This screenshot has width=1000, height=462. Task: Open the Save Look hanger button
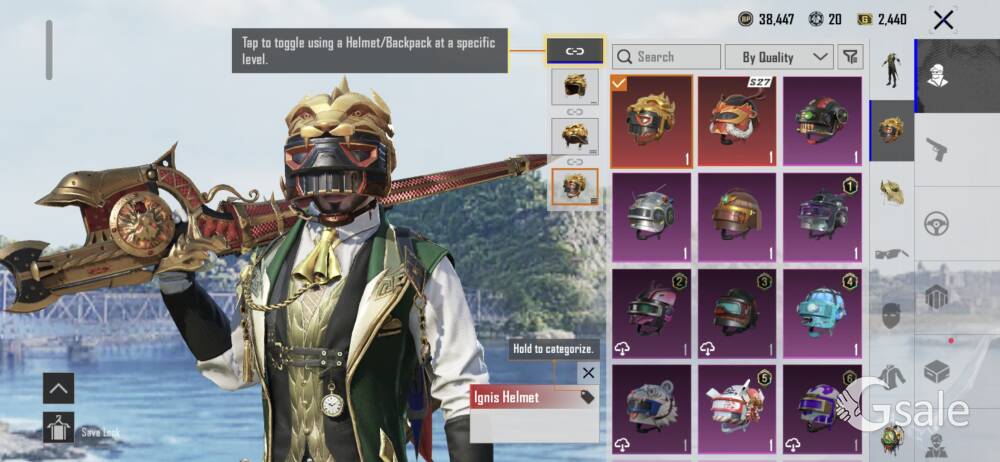tap(58, 428)
